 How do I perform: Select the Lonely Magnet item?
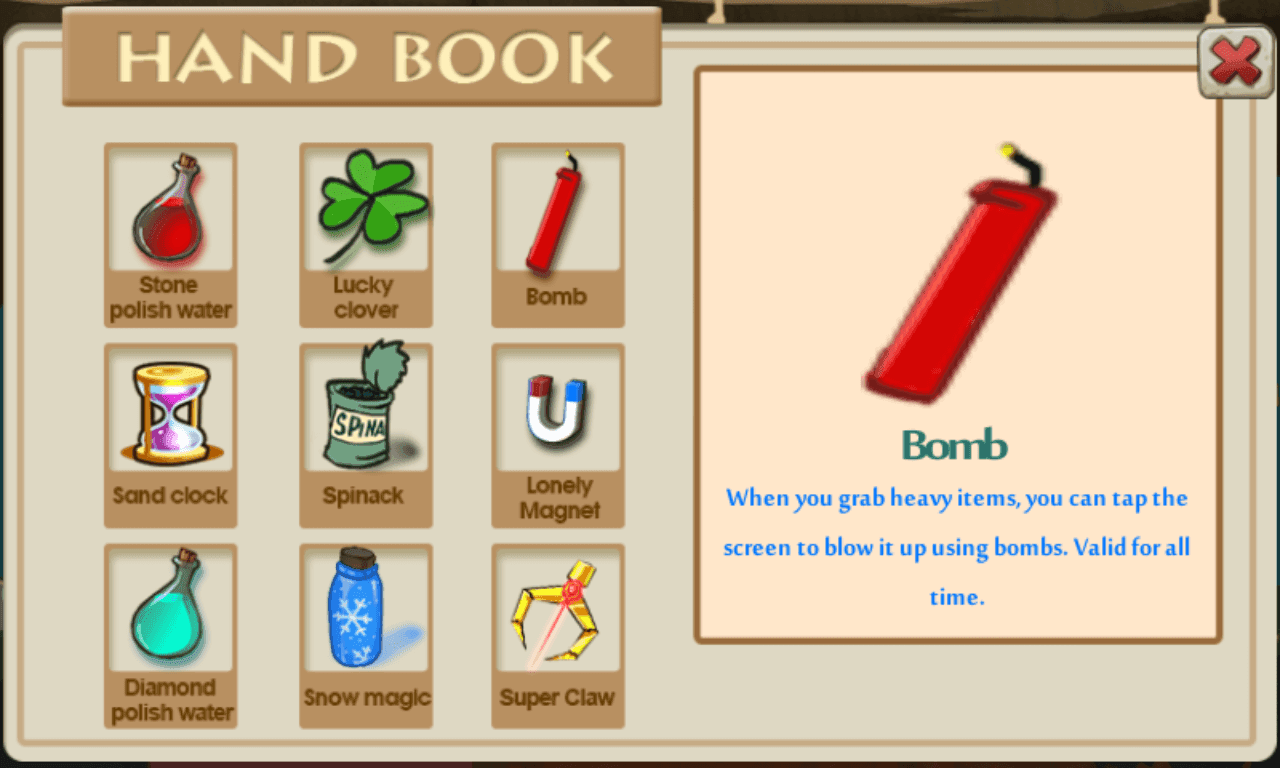coord(558,410)
